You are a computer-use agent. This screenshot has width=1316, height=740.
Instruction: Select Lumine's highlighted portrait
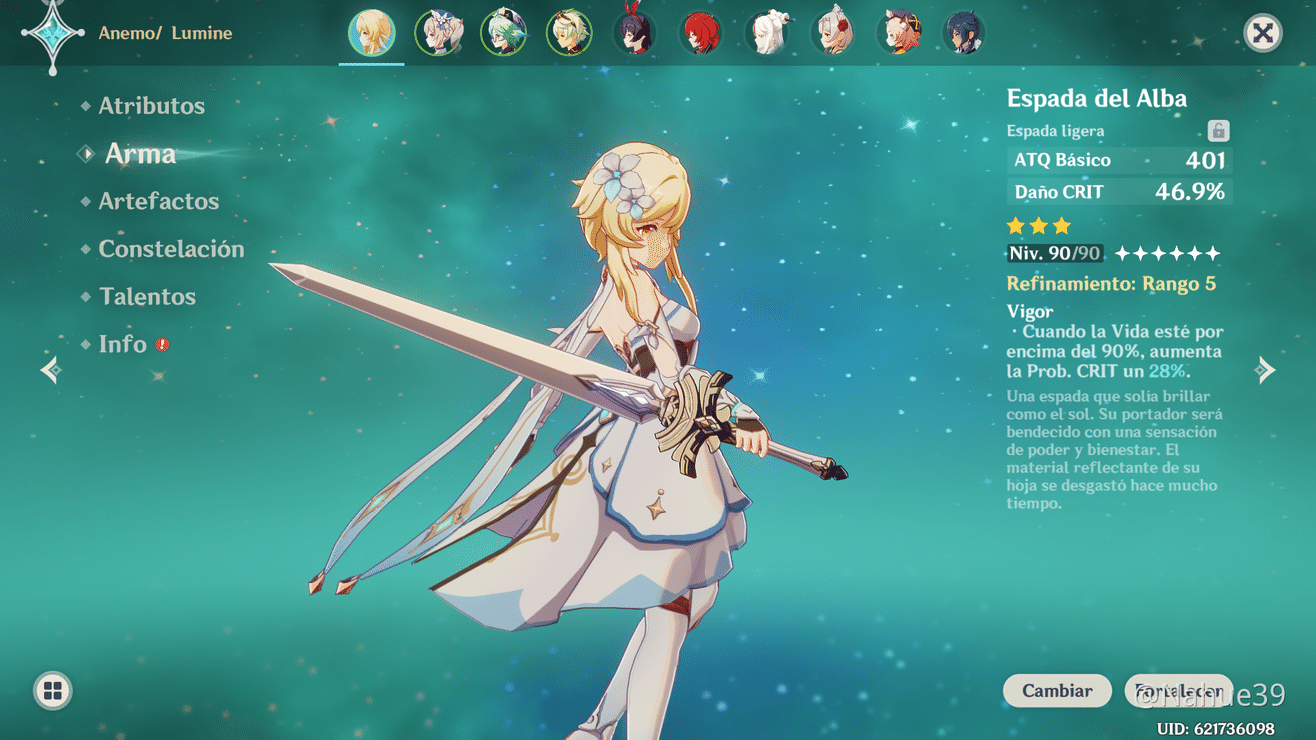(x=371, y=33)
